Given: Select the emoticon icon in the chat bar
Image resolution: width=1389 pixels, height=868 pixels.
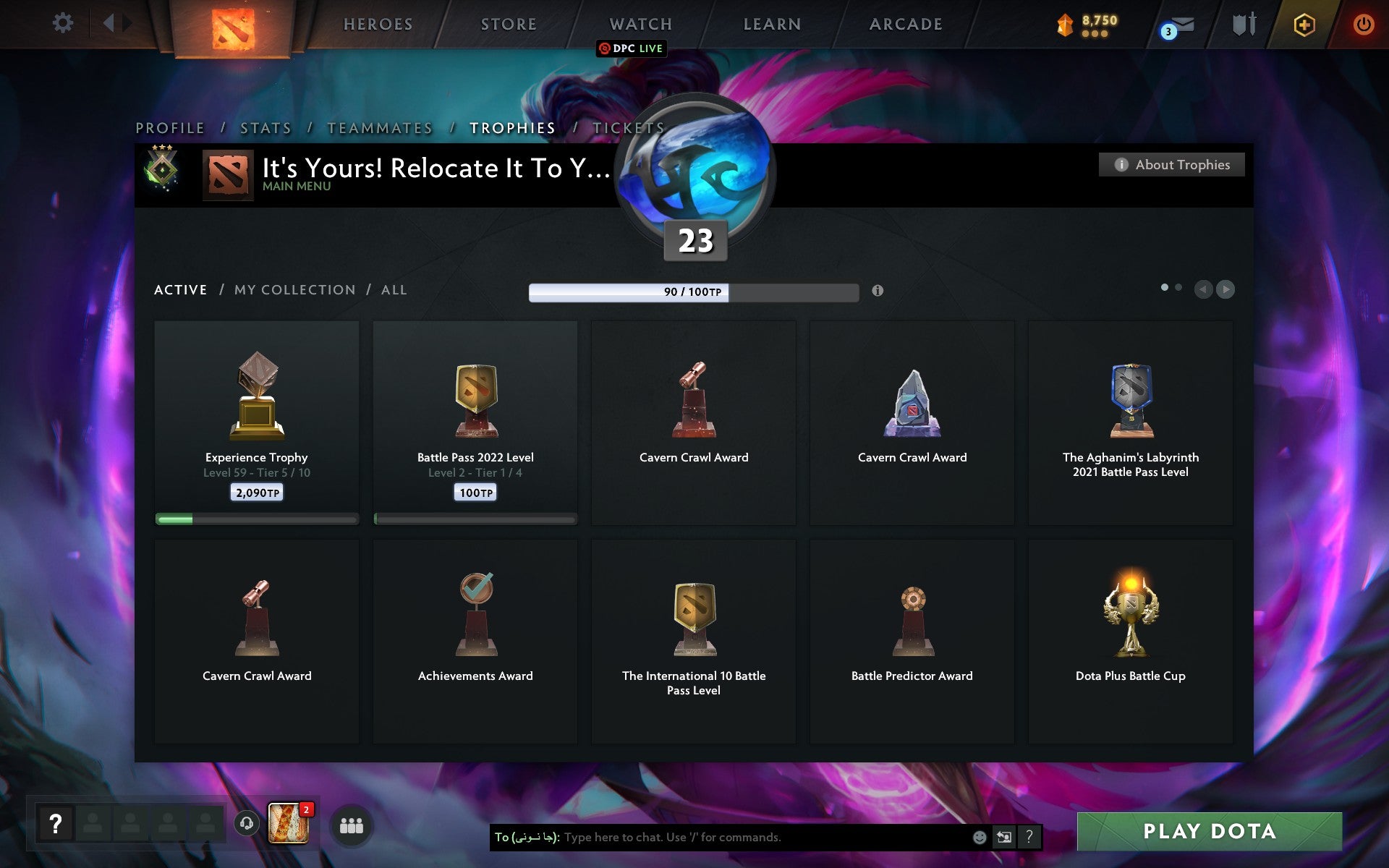Looking at the screenshot, I should 979,838.
